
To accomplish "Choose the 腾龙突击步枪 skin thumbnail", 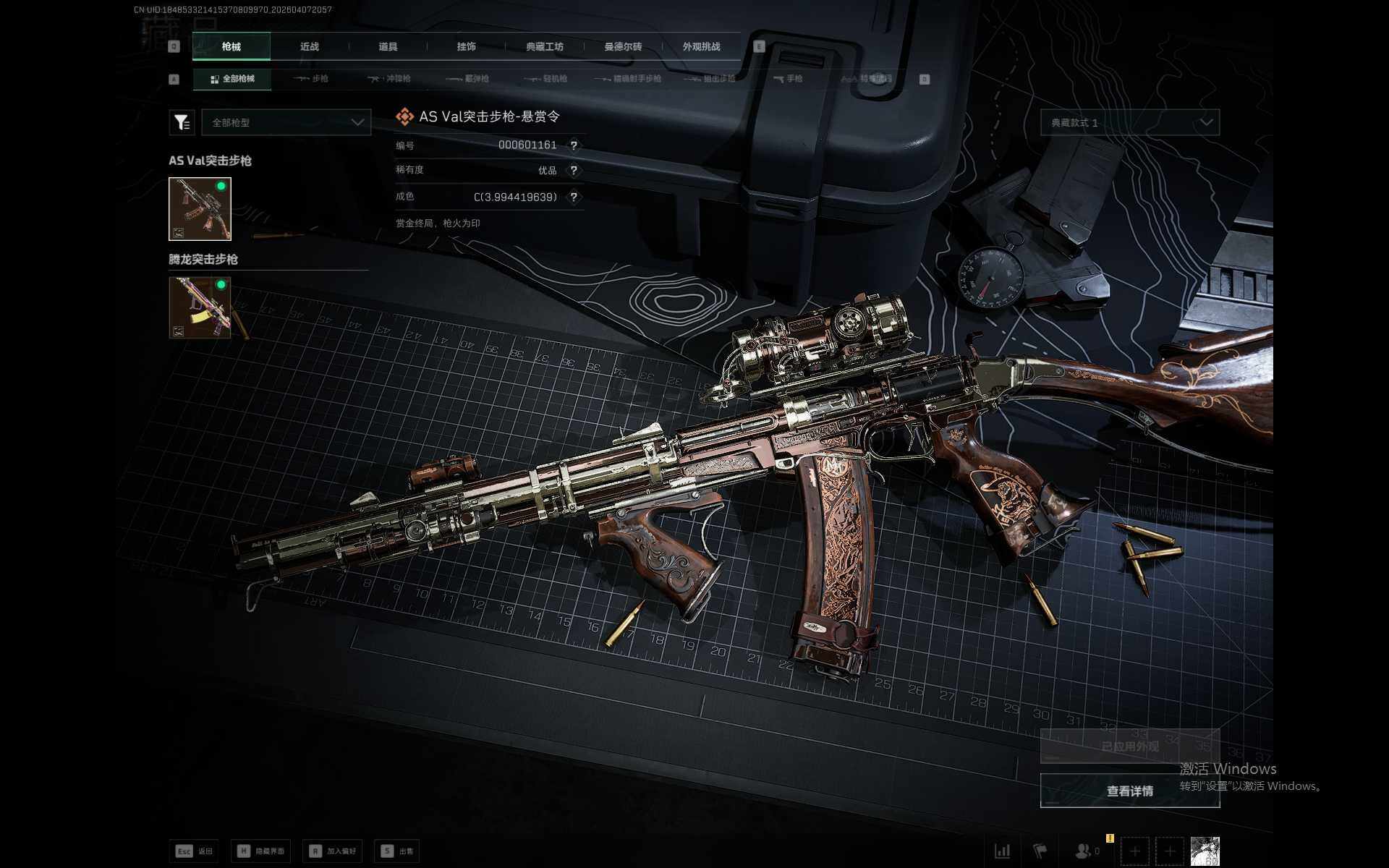I will [200, 307].
